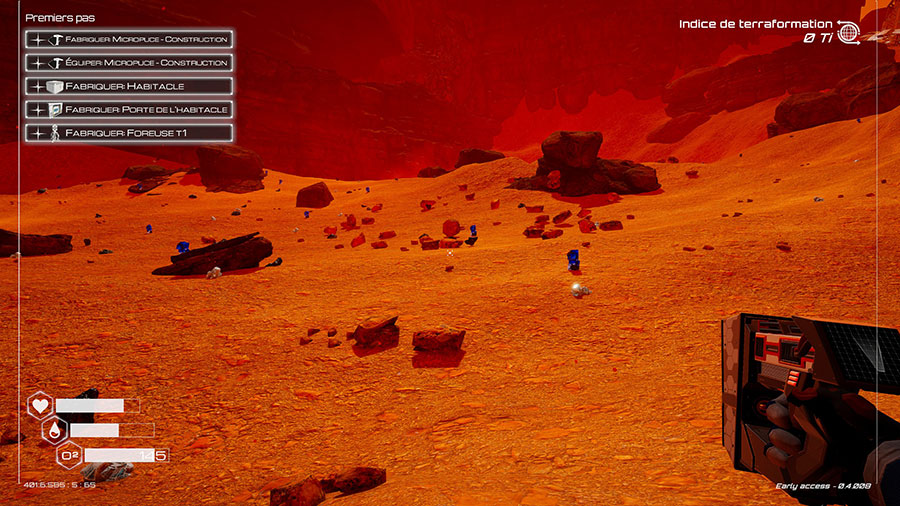900x506 pixels.
Task: Select the Équiper Micropuce - Construction objective
Action: [x=130, y=63]
